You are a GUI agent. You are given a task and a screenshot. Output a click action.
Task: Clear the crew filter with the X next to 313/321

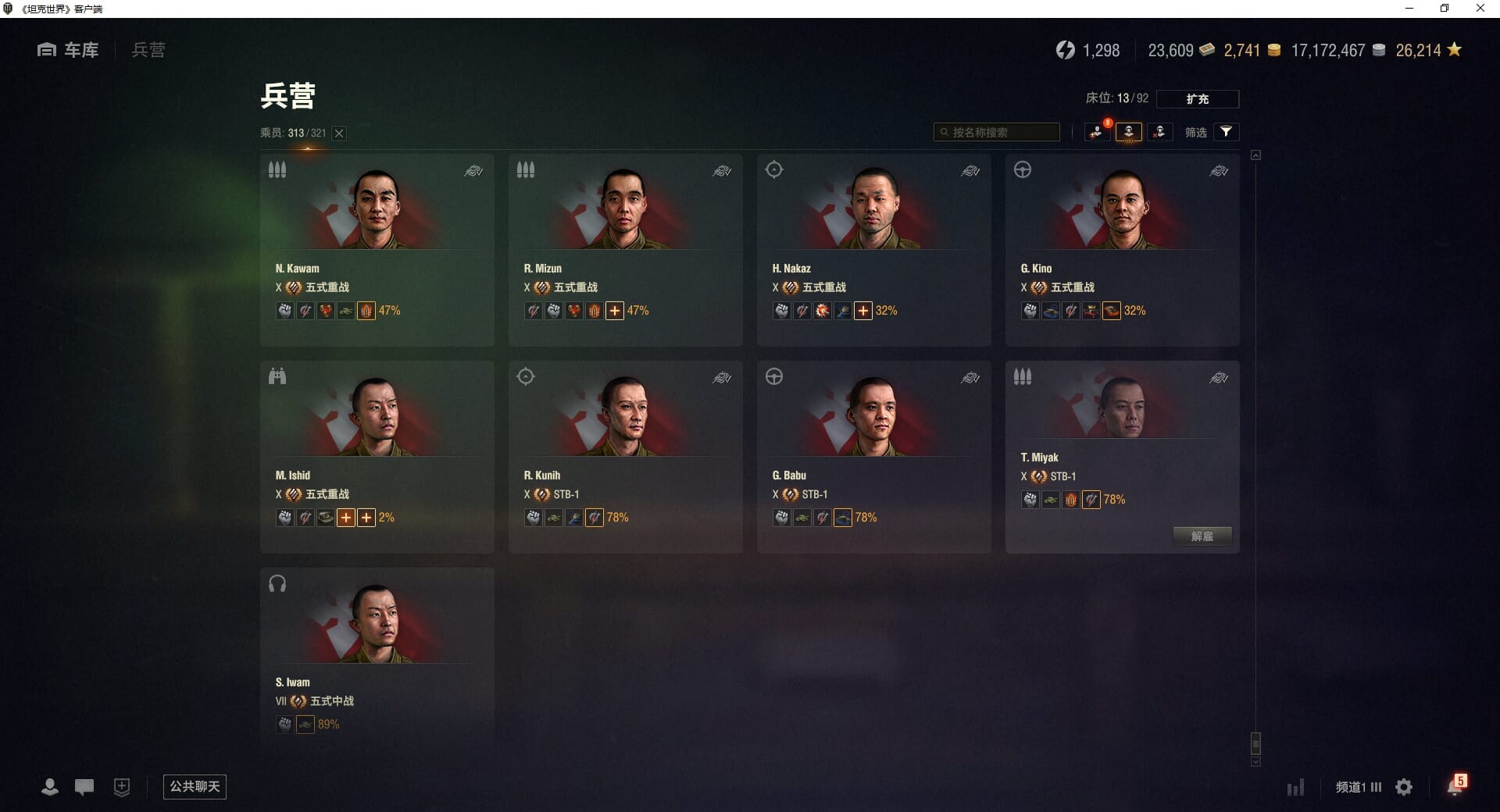tap(339, 134)
